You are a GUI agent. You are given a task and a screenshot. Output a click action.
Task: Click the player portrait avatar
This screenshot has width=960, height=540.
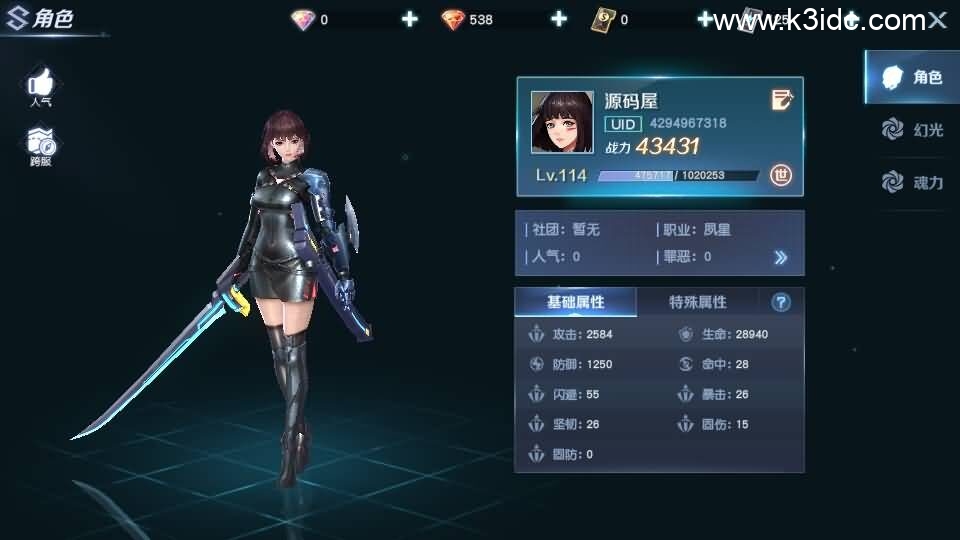pos(562,122)
